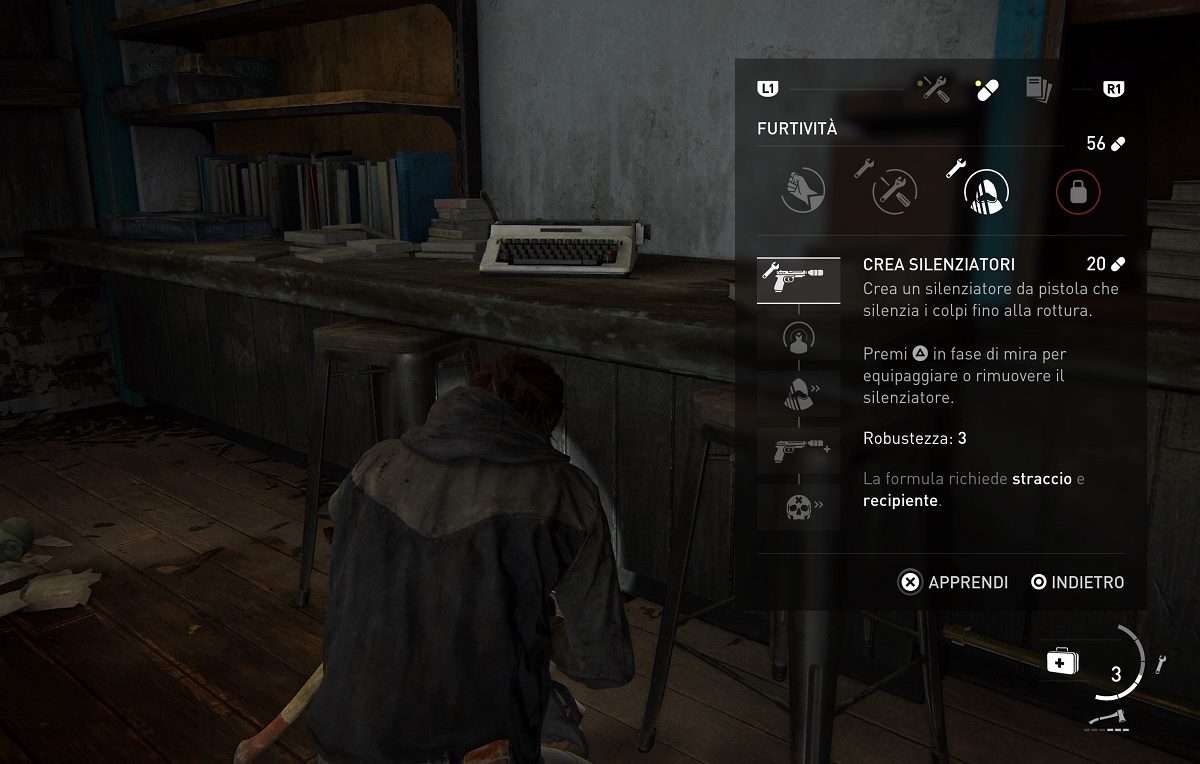
Task: Go back with Indietro
Action: point(1077,582)
